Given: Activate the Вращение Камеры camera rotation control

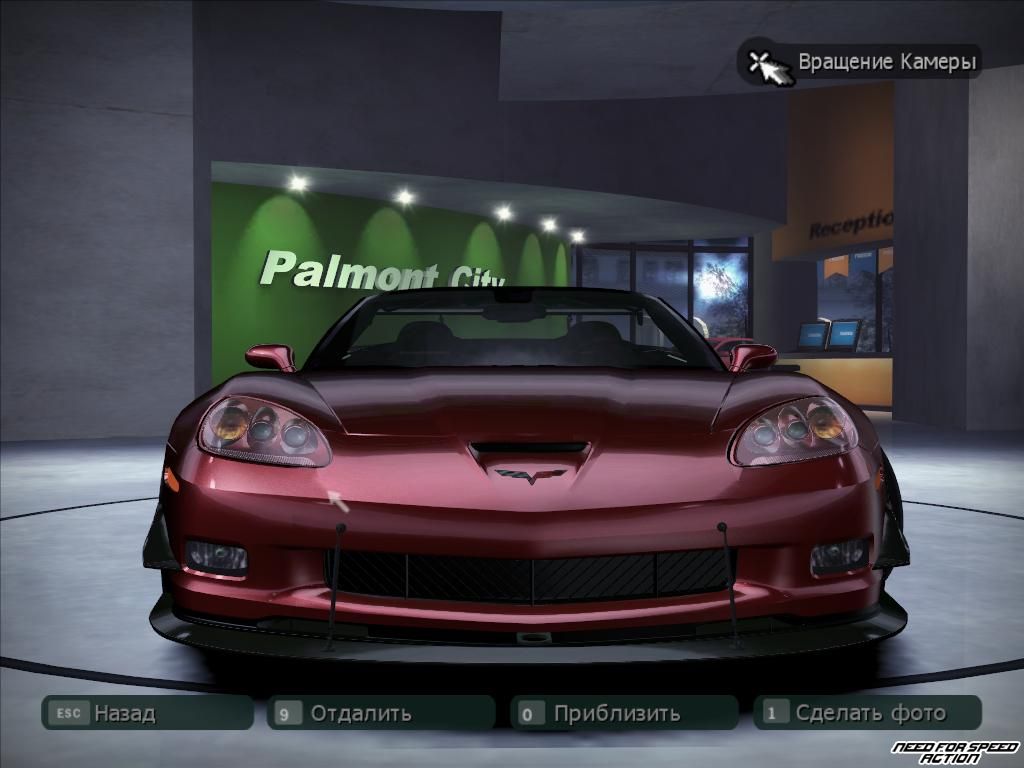Looking at the screenshot, I should (x=859, y=62).
